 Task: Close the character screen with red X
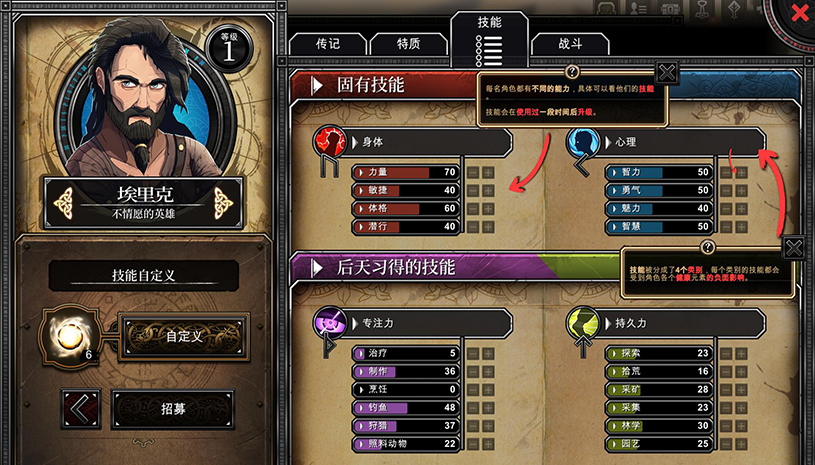coord(799,14)
